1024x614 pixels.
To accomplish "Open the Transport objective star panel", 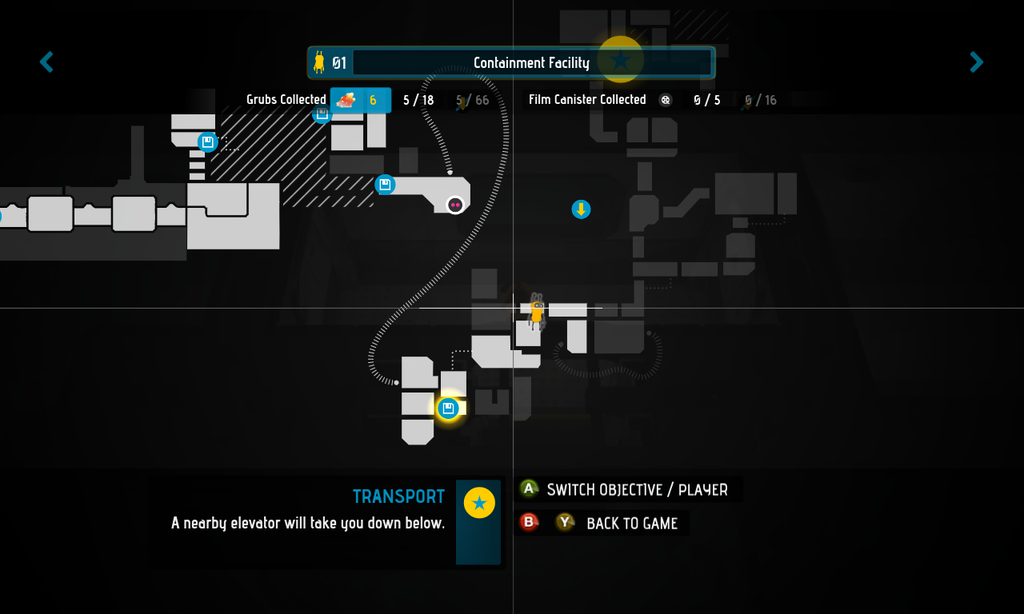I will click(x=479, y=504).
